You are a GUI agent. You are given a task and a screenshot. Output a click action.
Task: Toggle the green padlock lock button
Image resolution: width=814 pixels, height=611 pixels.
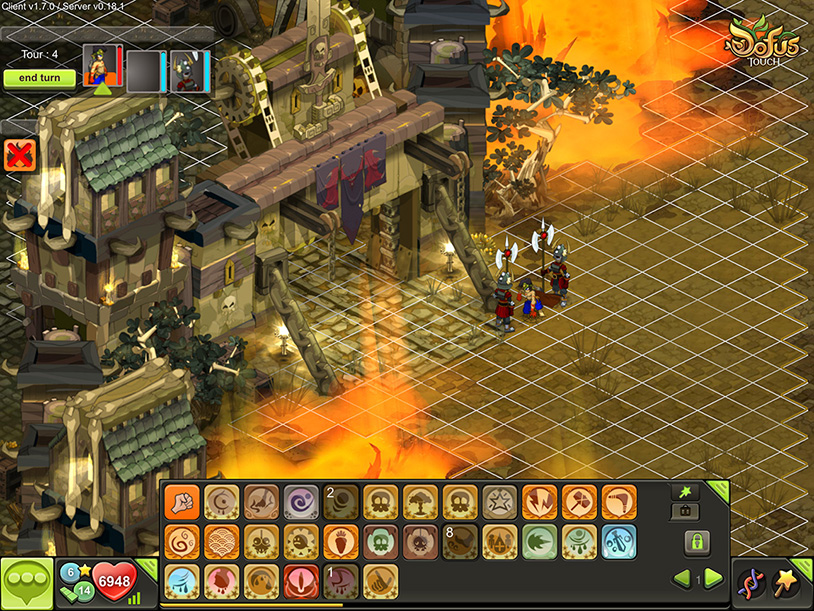pyautogui.click(x=697, y=543)
